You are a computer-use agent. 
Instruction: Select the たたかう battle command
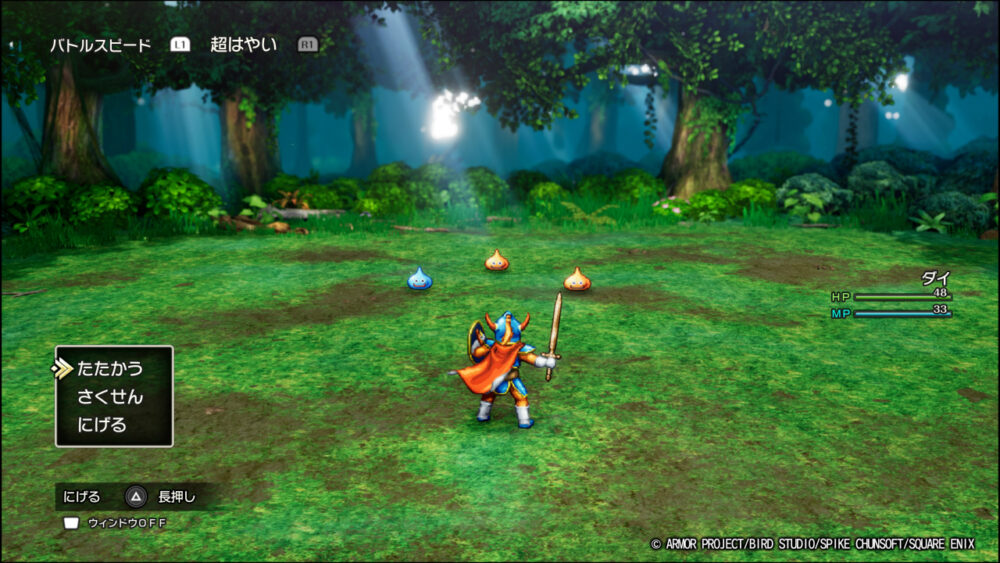[109, 369]
